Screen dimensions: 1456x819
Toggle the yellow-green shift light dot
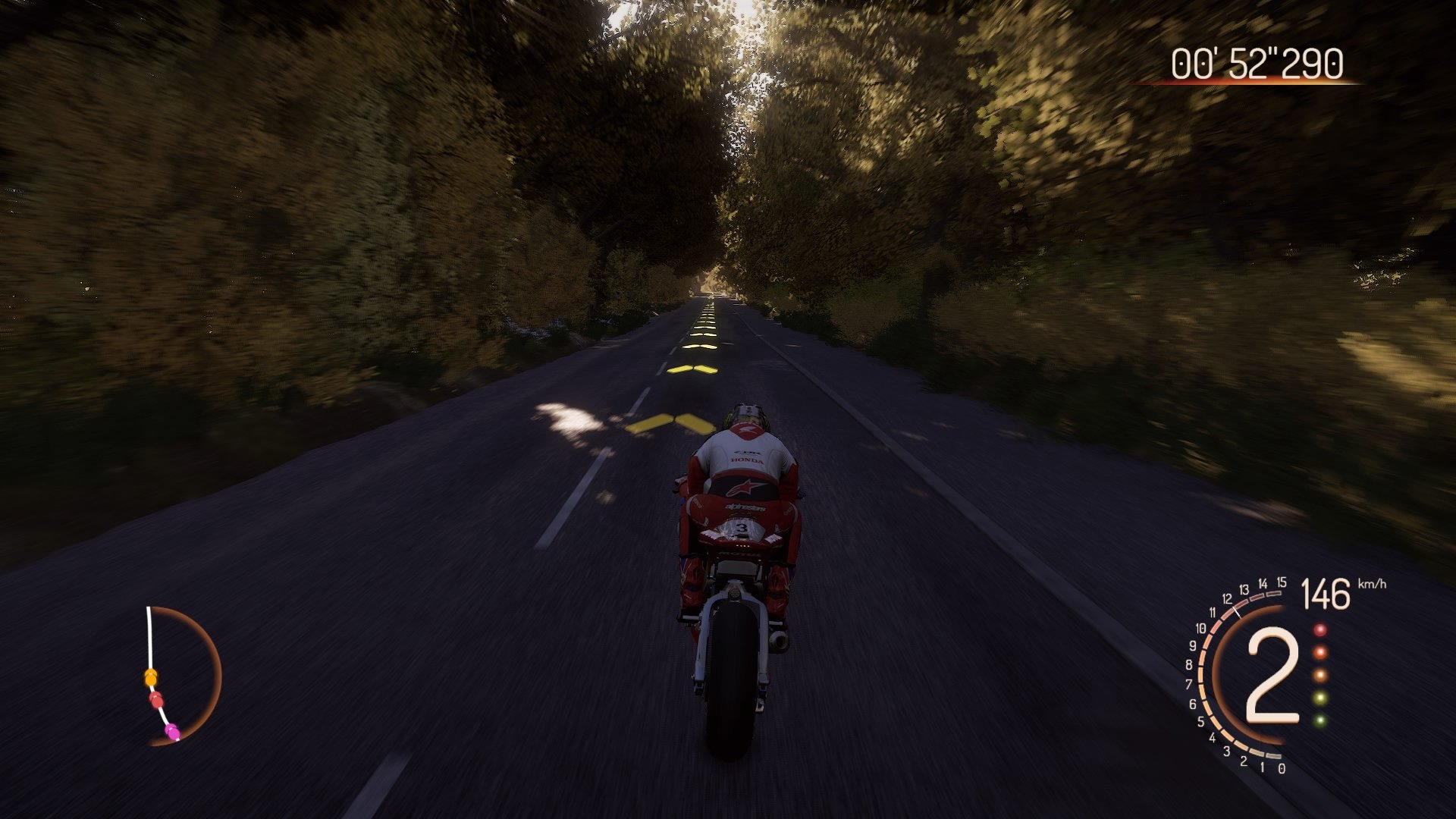click(x=1320, y=698)
